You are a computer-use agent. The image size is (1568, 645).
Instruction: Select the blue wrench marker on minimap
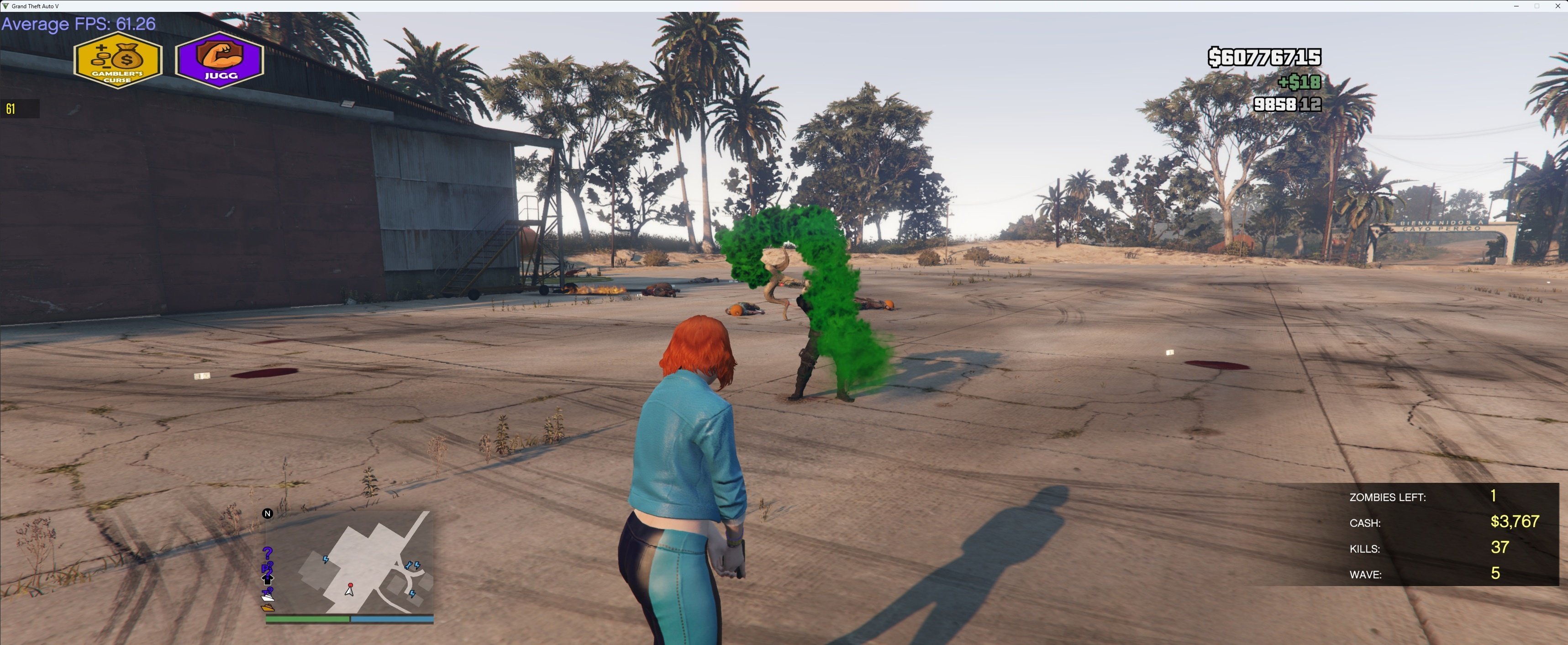(x=408, y=566)
